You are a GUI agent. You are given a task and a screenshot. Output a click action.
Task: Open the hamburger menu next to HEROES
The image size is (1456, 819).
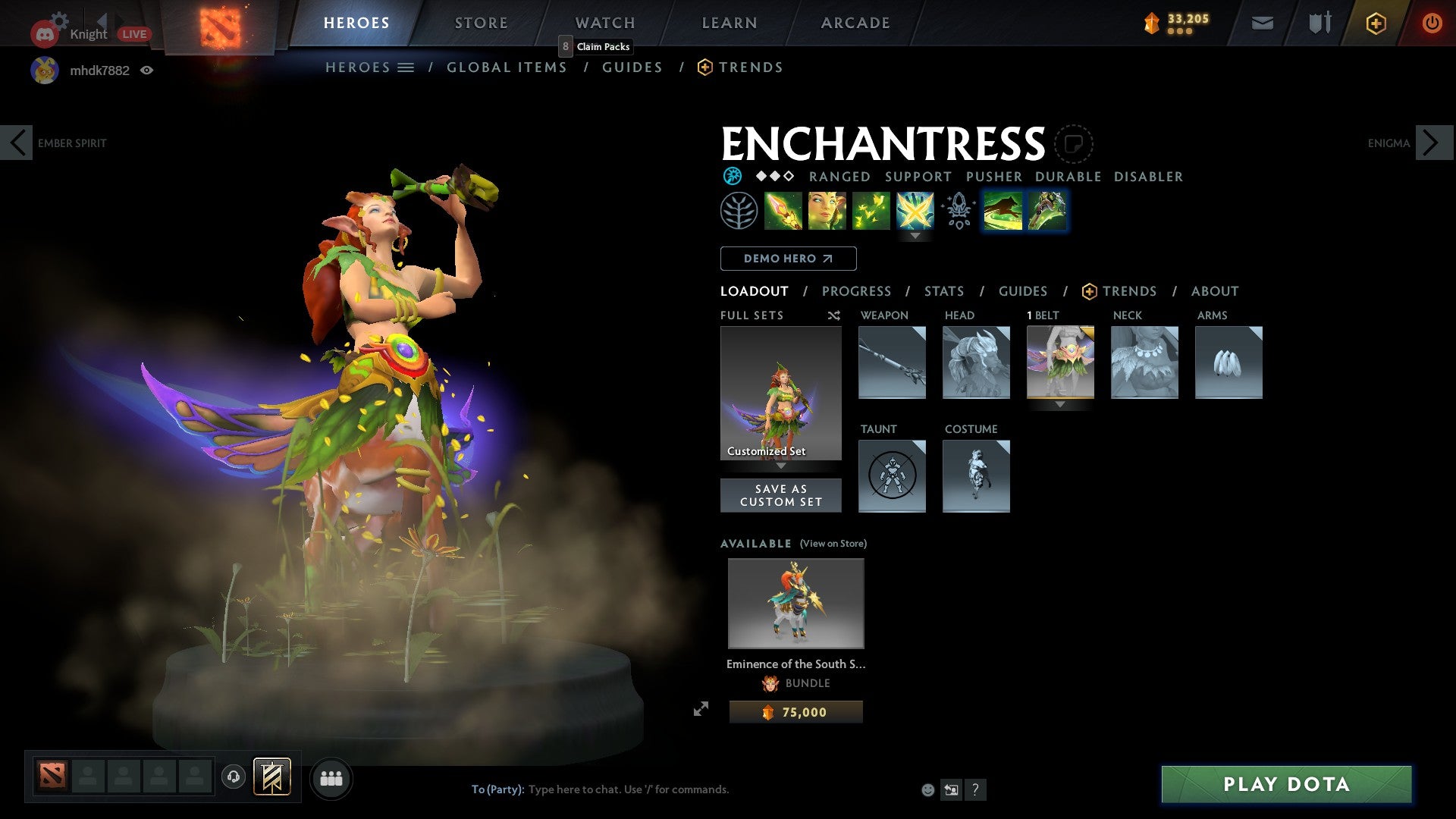pyautogui.click(x=406, y=67)
